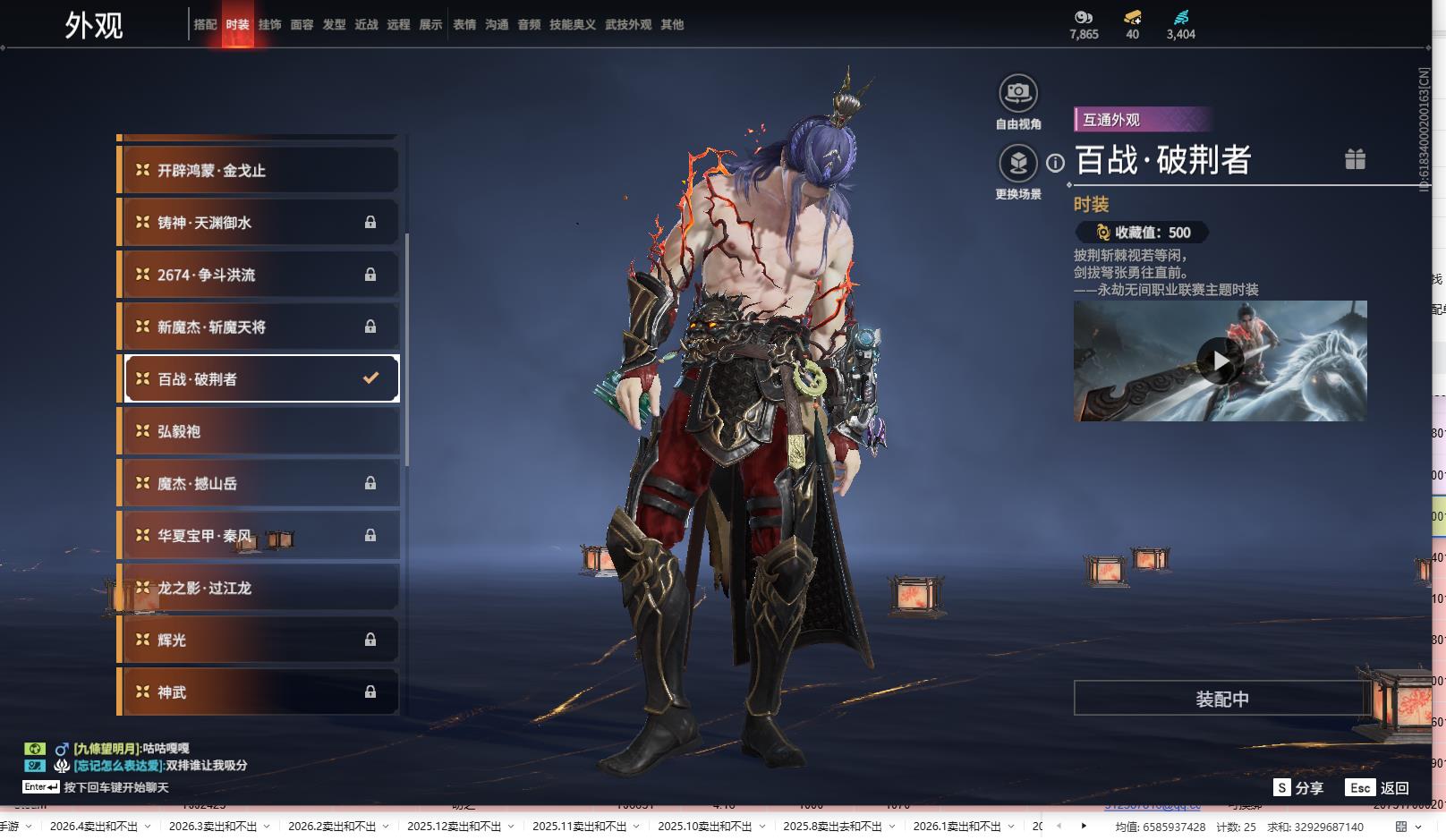The height and width of the screenshot is (840, 1446).
Task: Choose the 铸神·天渊御水 outfit
Action: [x=259, y=223]
